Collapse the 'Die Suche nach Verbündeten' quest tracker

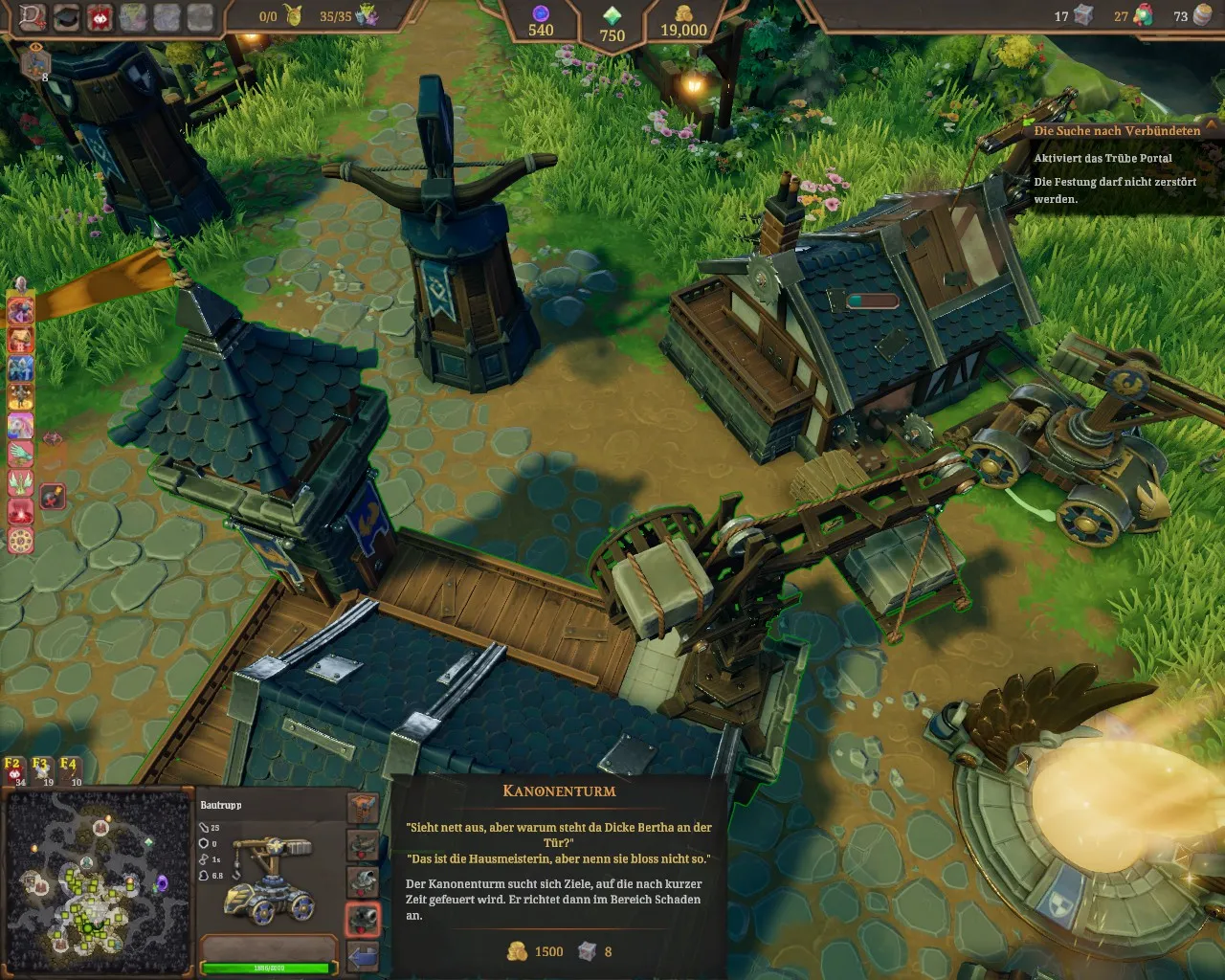point(1213,126)
